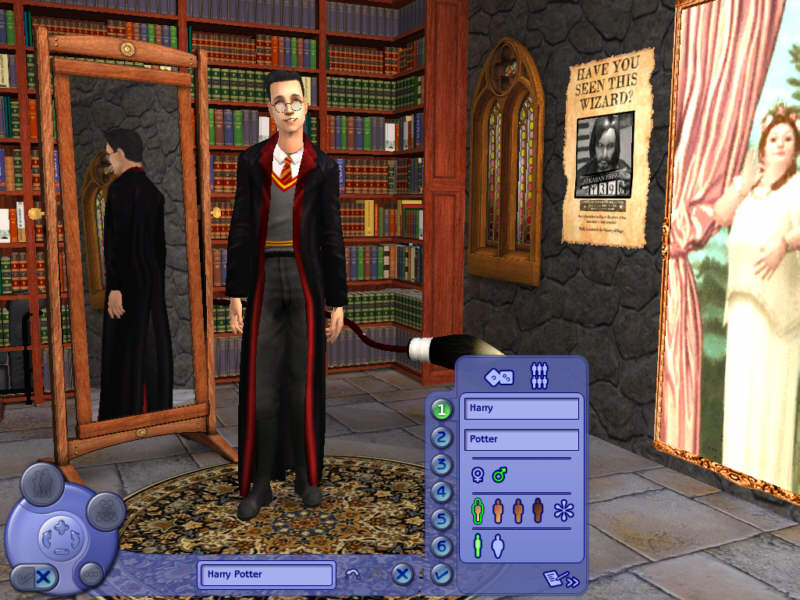Select step 1 of Create-A-Sim
The image size is (800, 600).
442,409
